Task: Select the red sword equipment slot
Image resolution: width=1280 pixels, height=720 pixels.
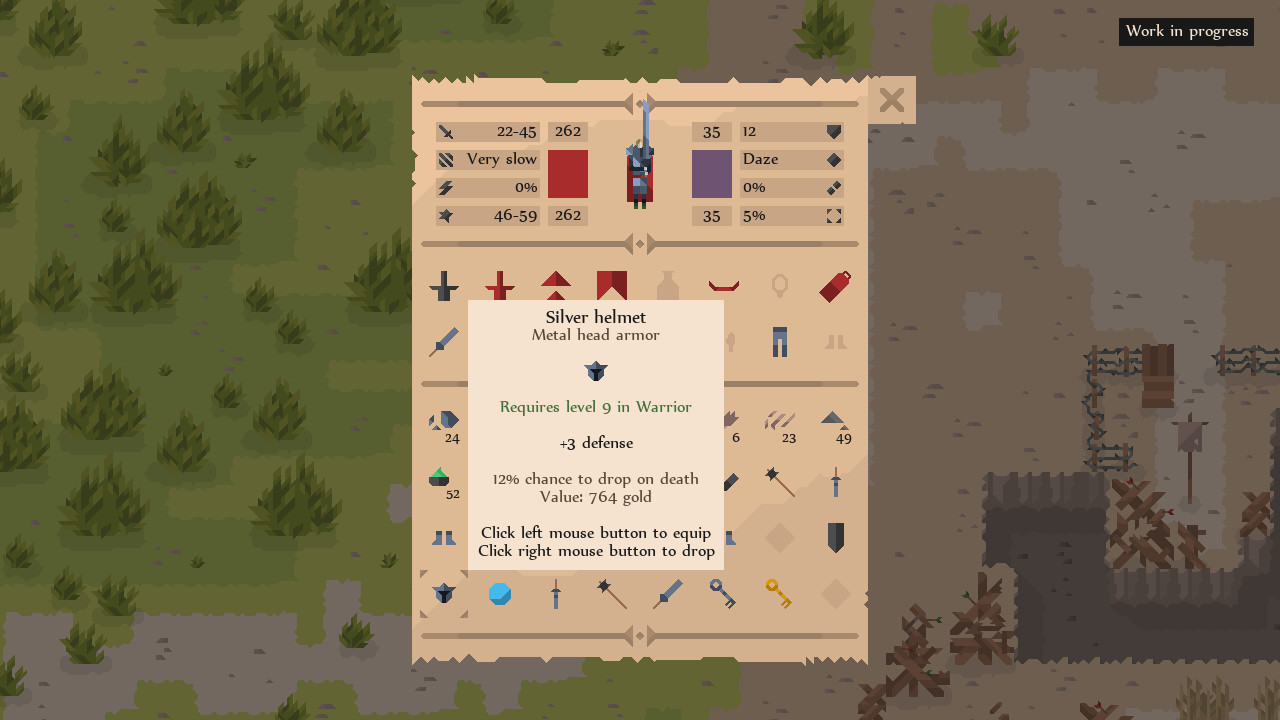Action: tap(500, 286)
